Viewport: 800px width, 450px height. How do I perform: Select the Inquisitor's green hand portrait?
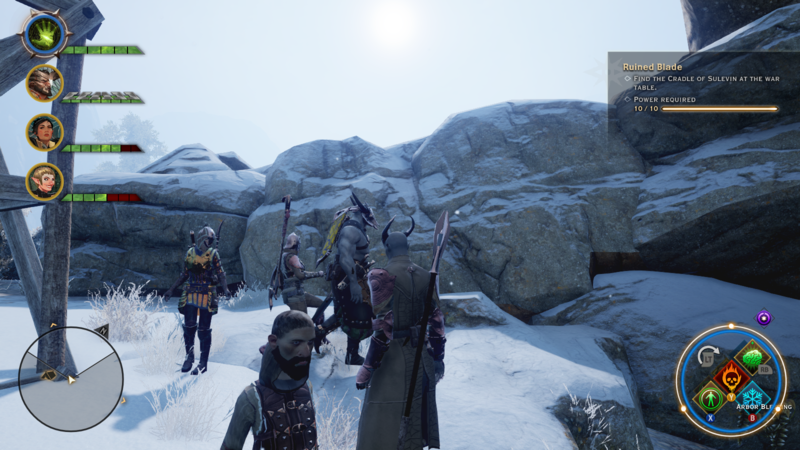click(x=44, y=34)
